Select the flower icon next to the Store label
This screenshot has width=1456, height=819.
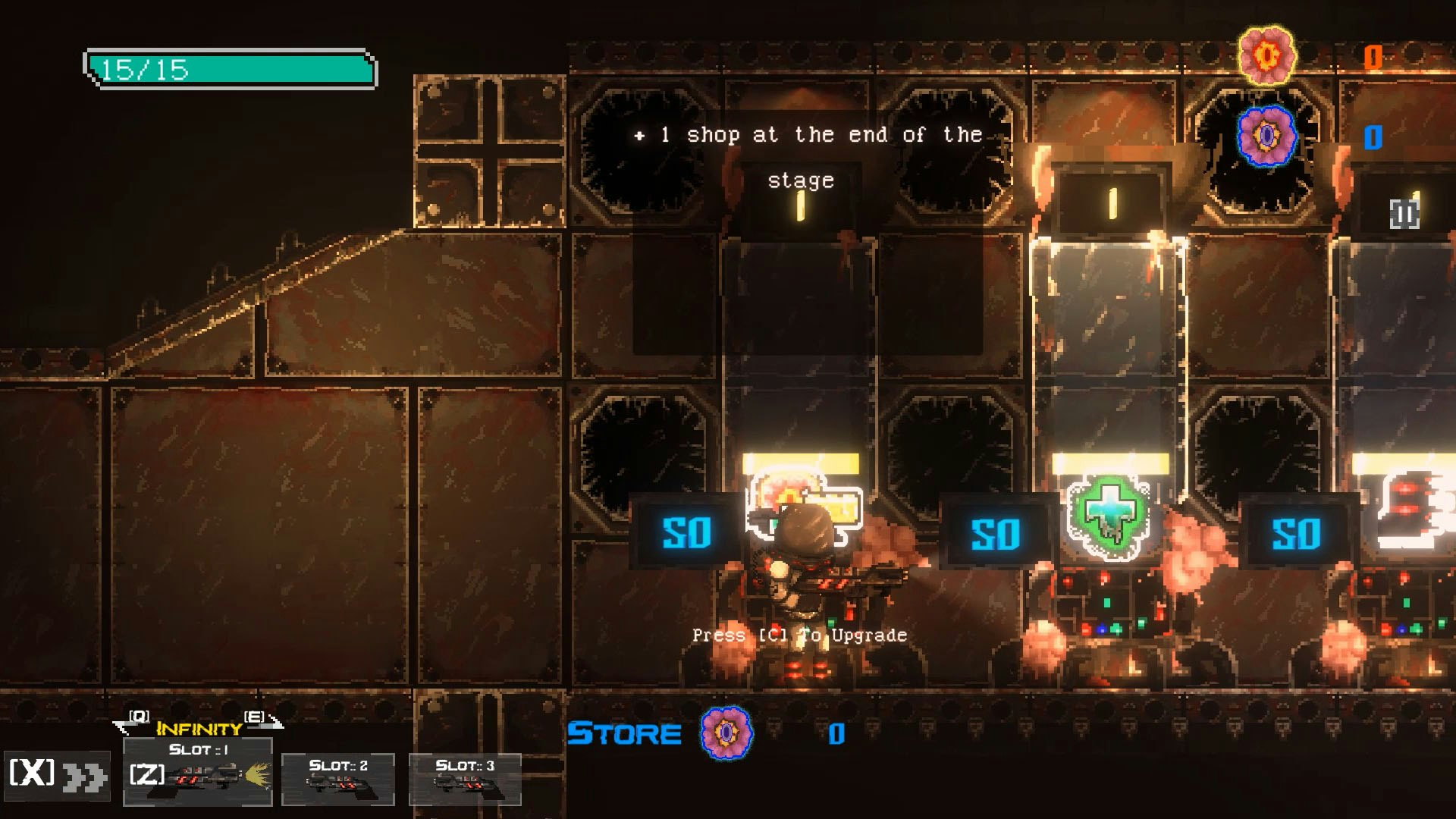(x=726, y=733)
